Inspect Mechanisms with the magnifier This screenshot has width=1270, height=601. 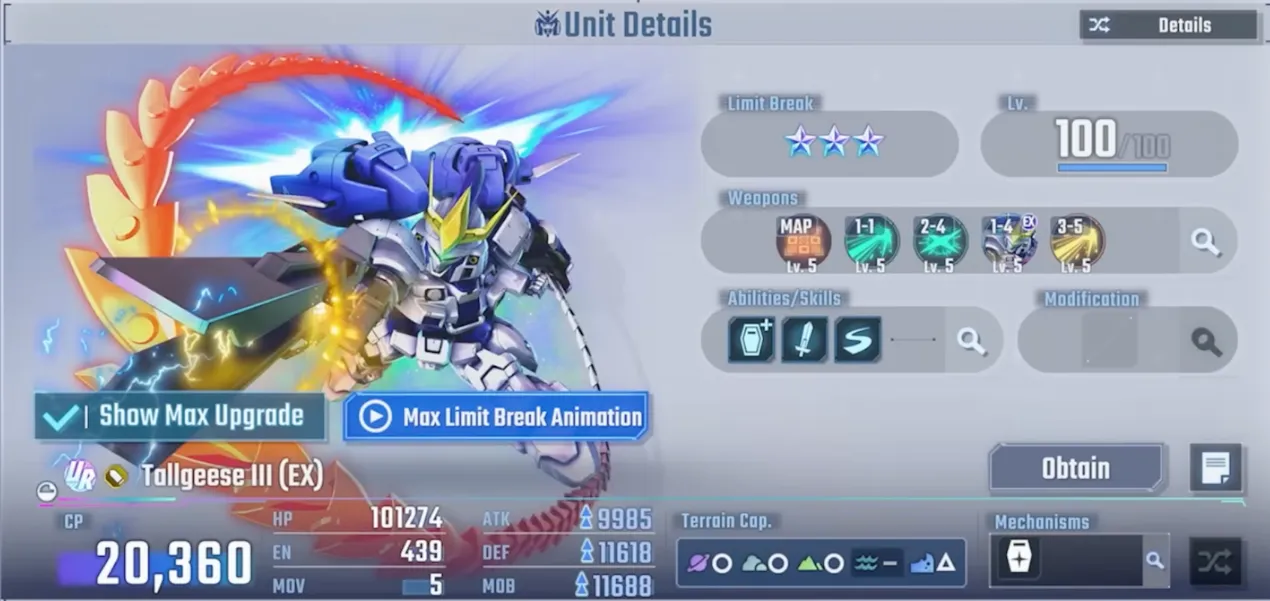pyautogui.click(x=1155, y=560)
